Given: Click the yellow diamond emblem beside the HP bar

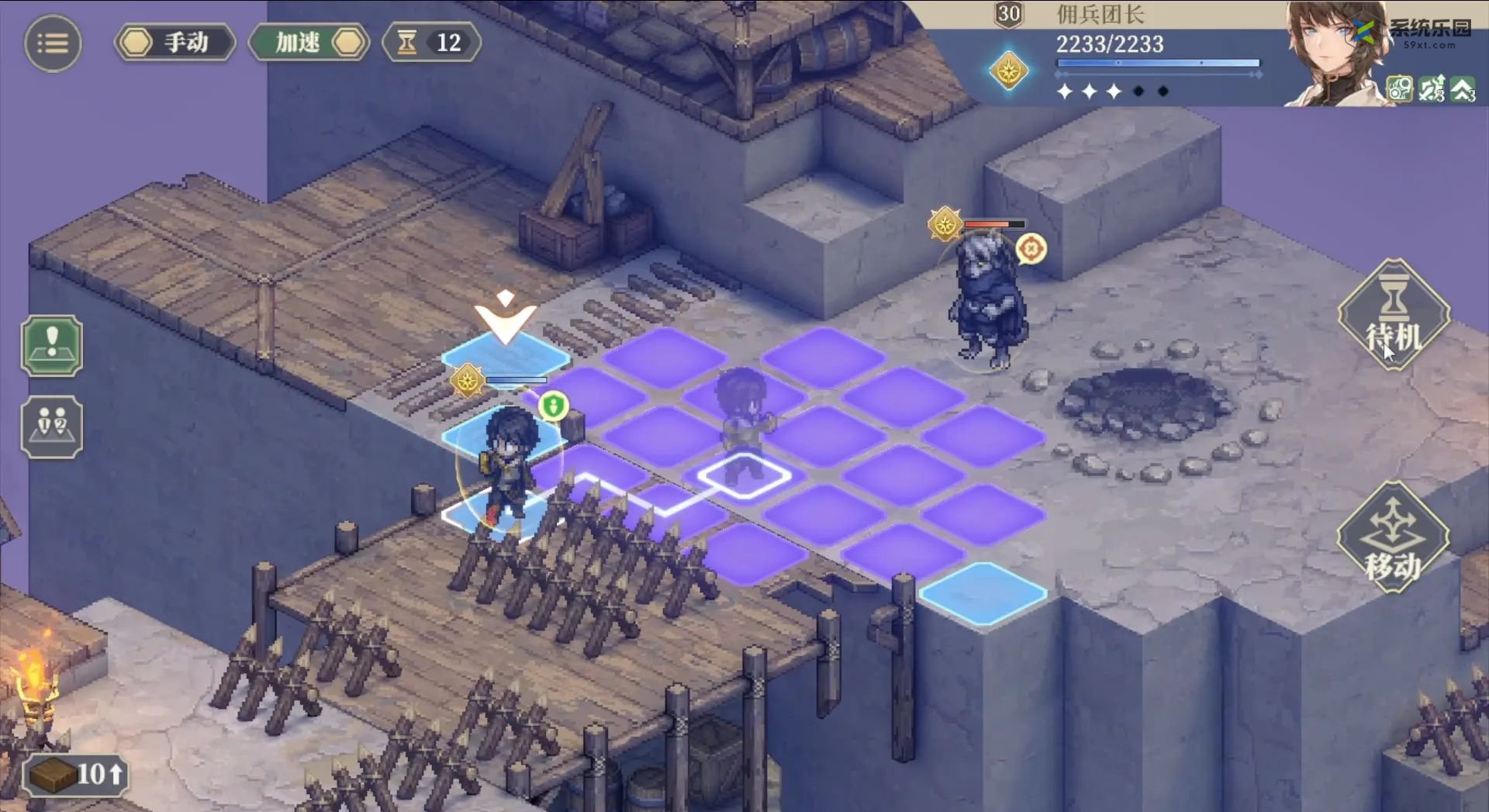Looking at the screenshot, I should click(x=1009, y=71).
